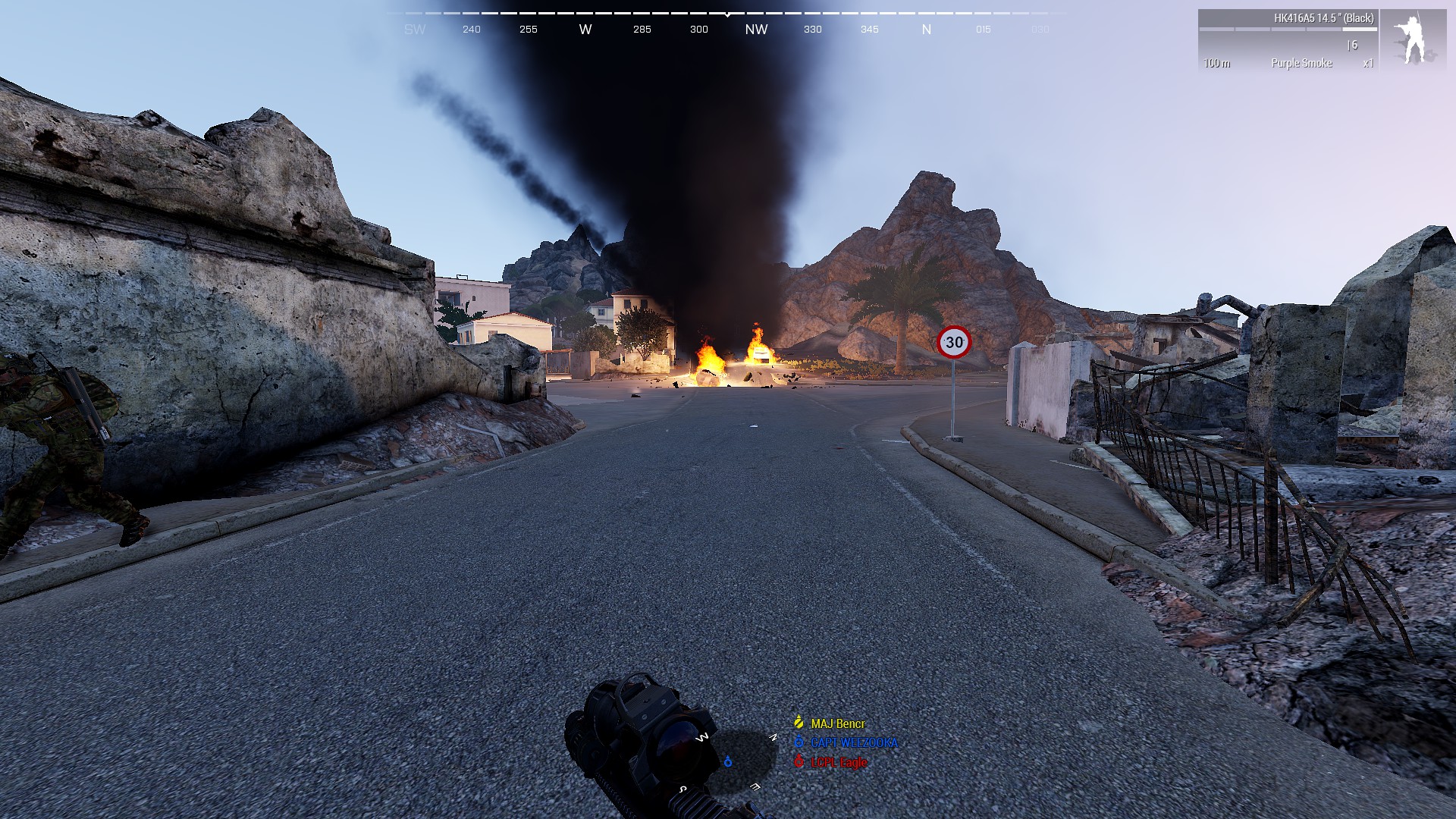
Task: Click the MAJ Bencr name label
Action: pos(838,723)
